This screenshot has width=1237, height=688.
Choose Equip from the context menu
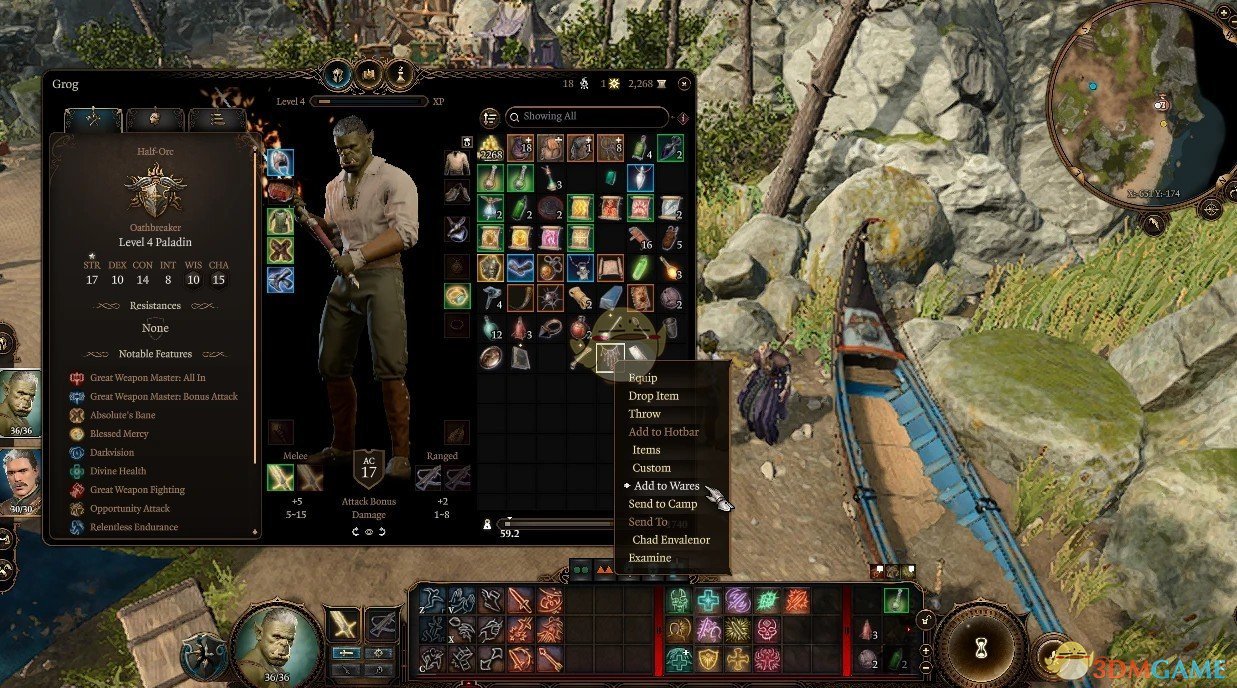pyautogui.click(x=642, y=378)
